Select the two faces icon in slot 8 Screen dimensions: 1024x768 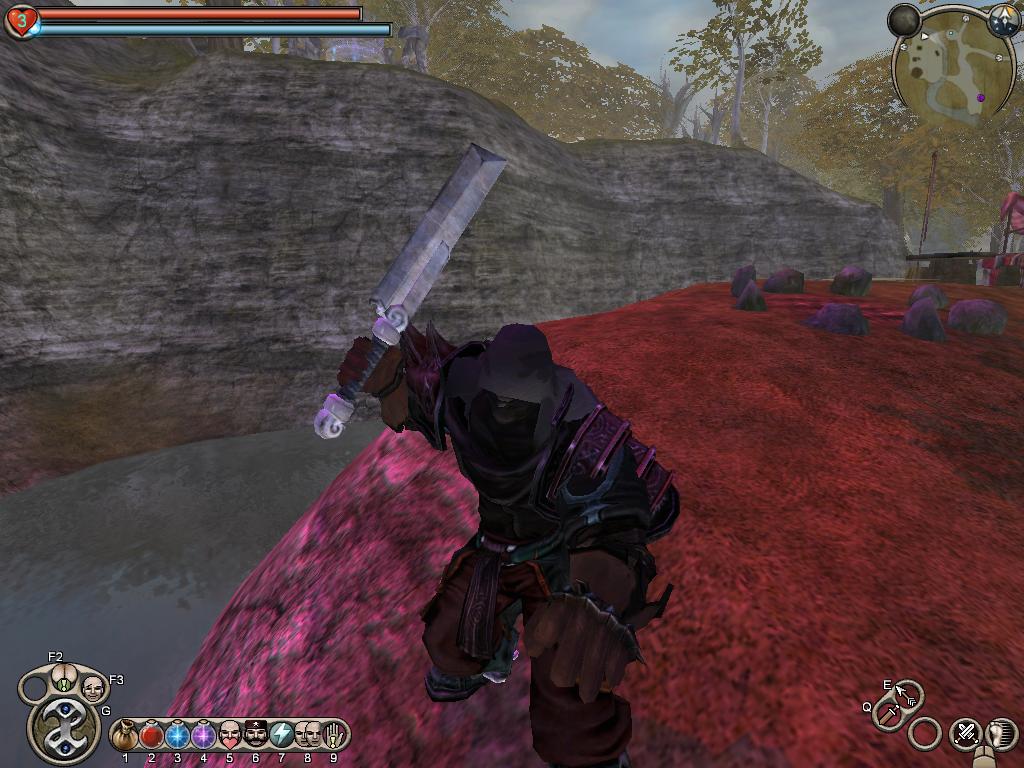click(x=307, y=736)
